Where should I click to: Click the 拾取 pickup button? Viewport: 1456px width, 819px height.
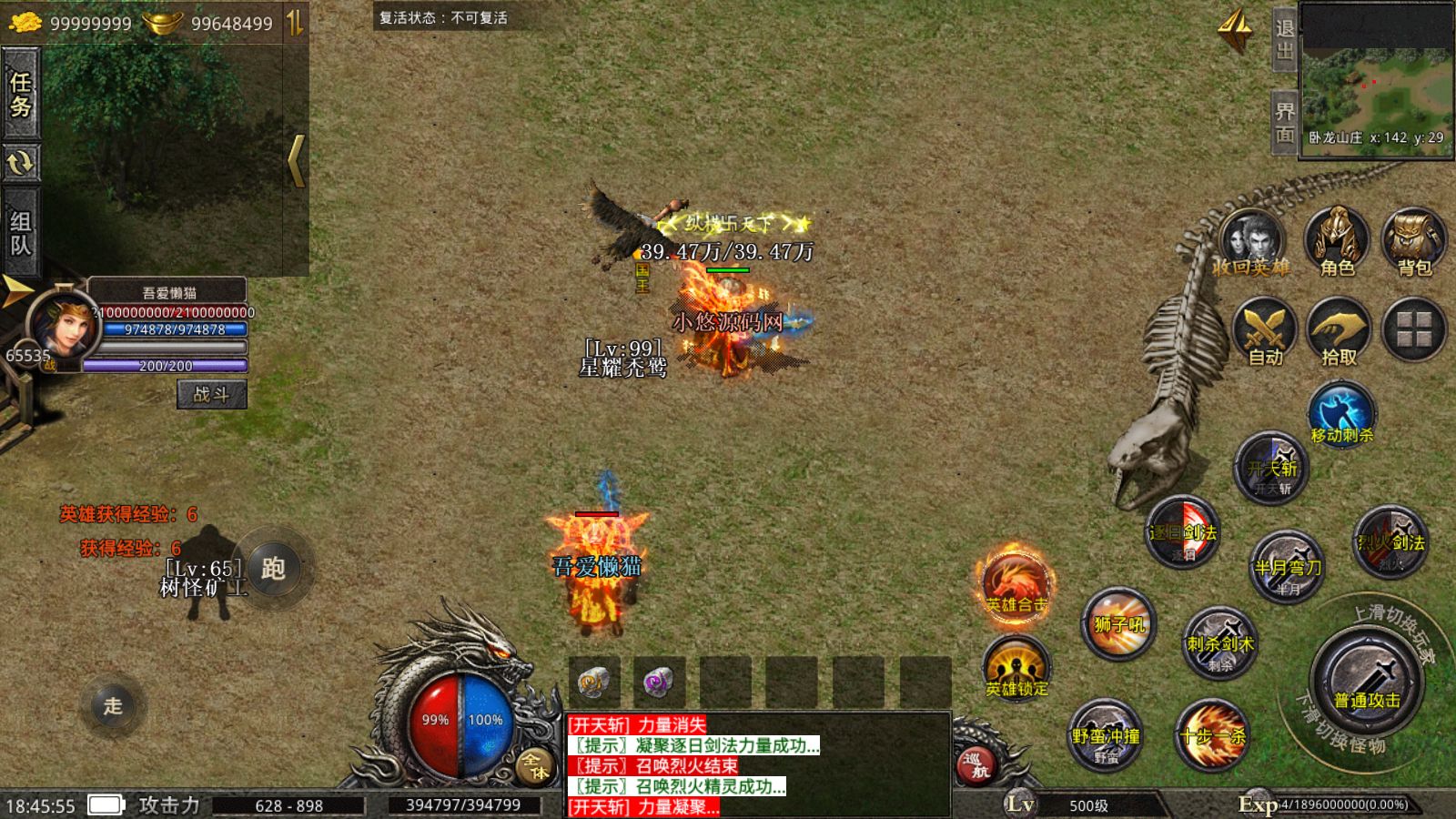pyautogui.click(x=1339, y=331)
